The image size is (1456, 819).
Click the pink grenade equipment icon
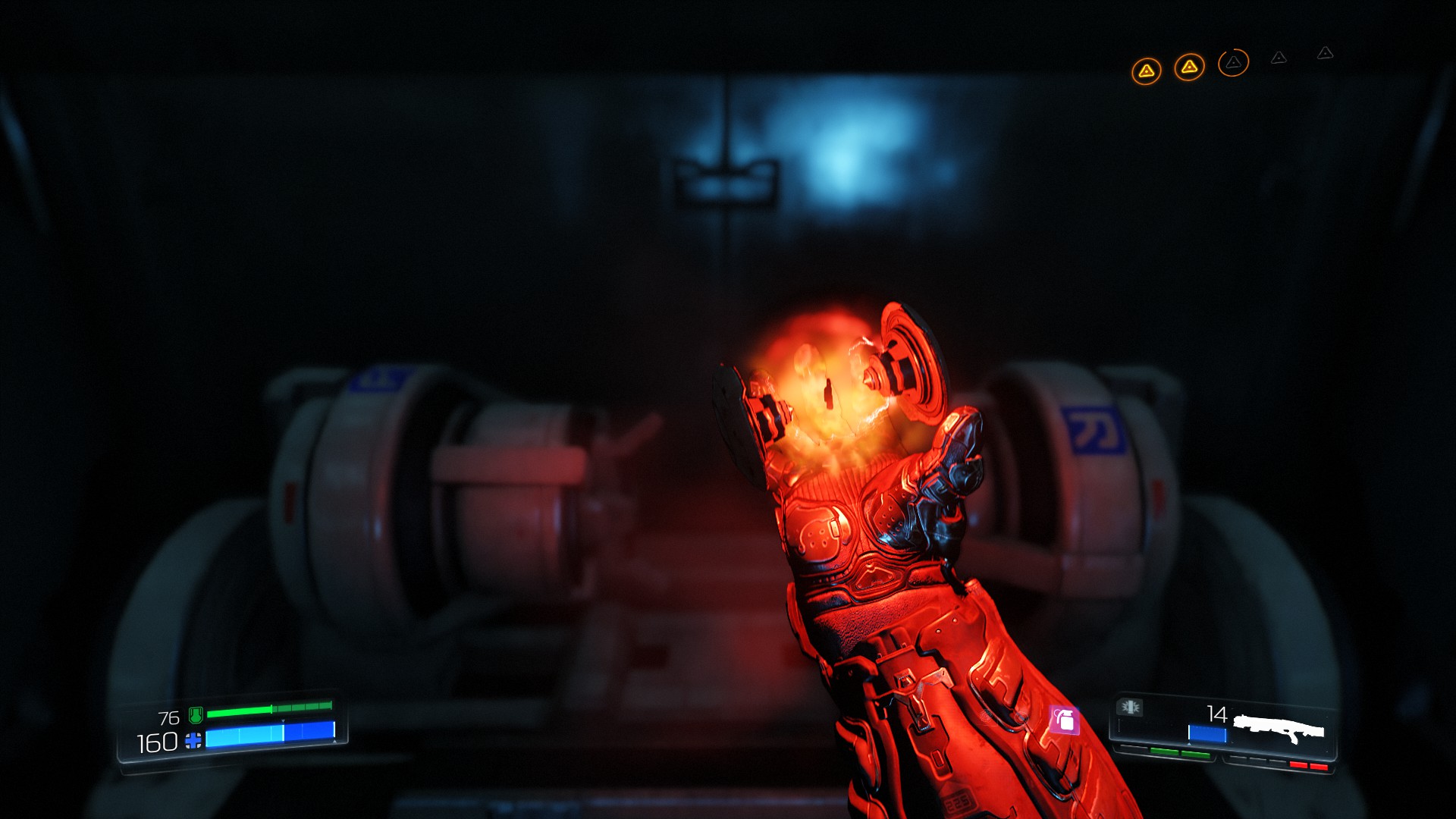(x=1064, y=720)
